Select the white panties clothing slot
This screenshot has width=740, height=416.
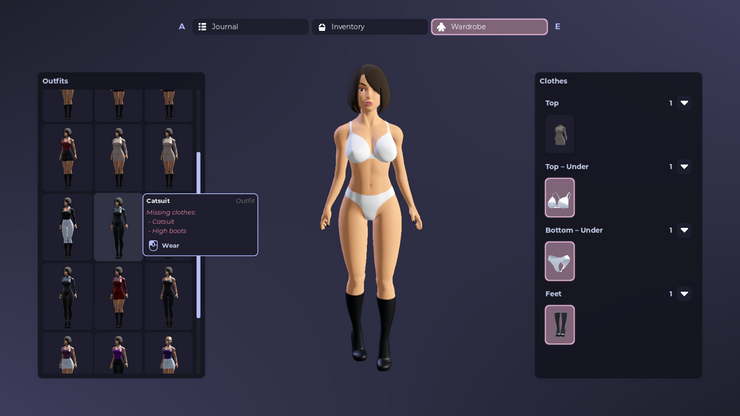point(559,261)
